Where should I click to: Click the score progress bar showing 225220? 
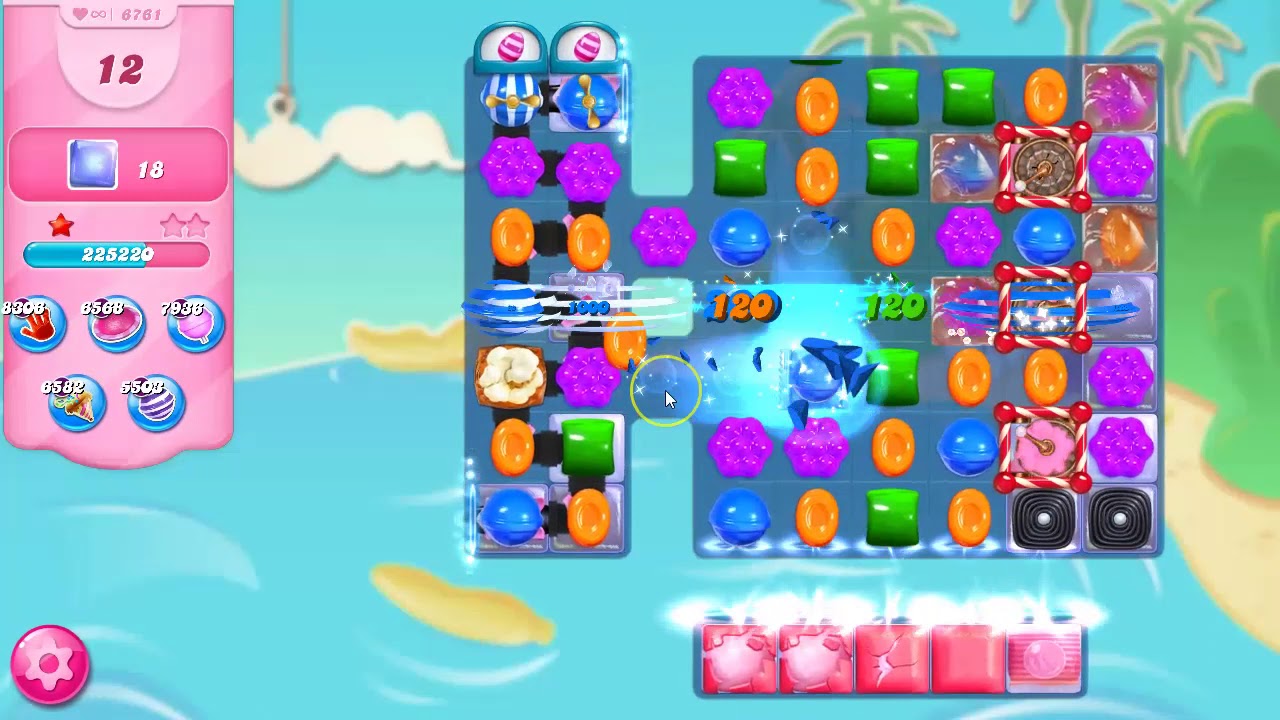pos(118,255)
